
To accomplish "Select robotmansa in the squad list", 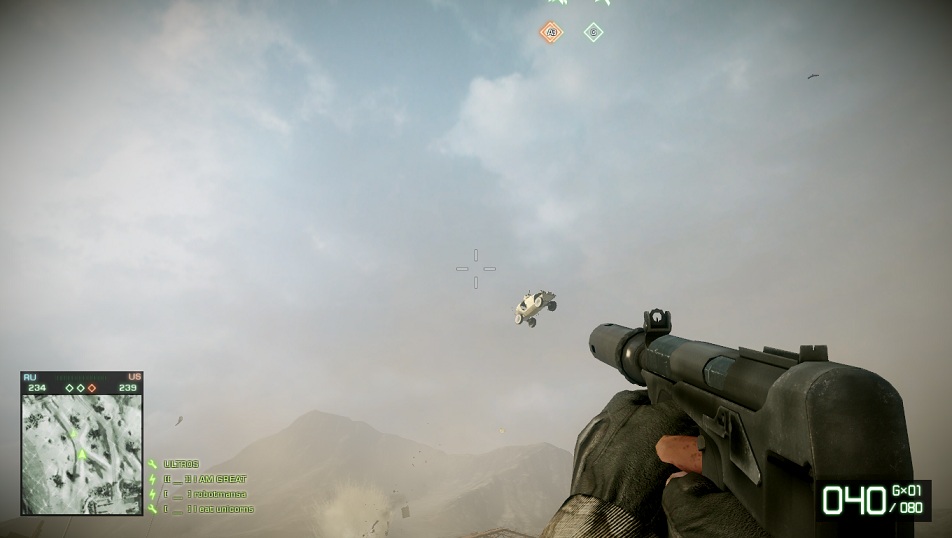I will coord(205,494).
